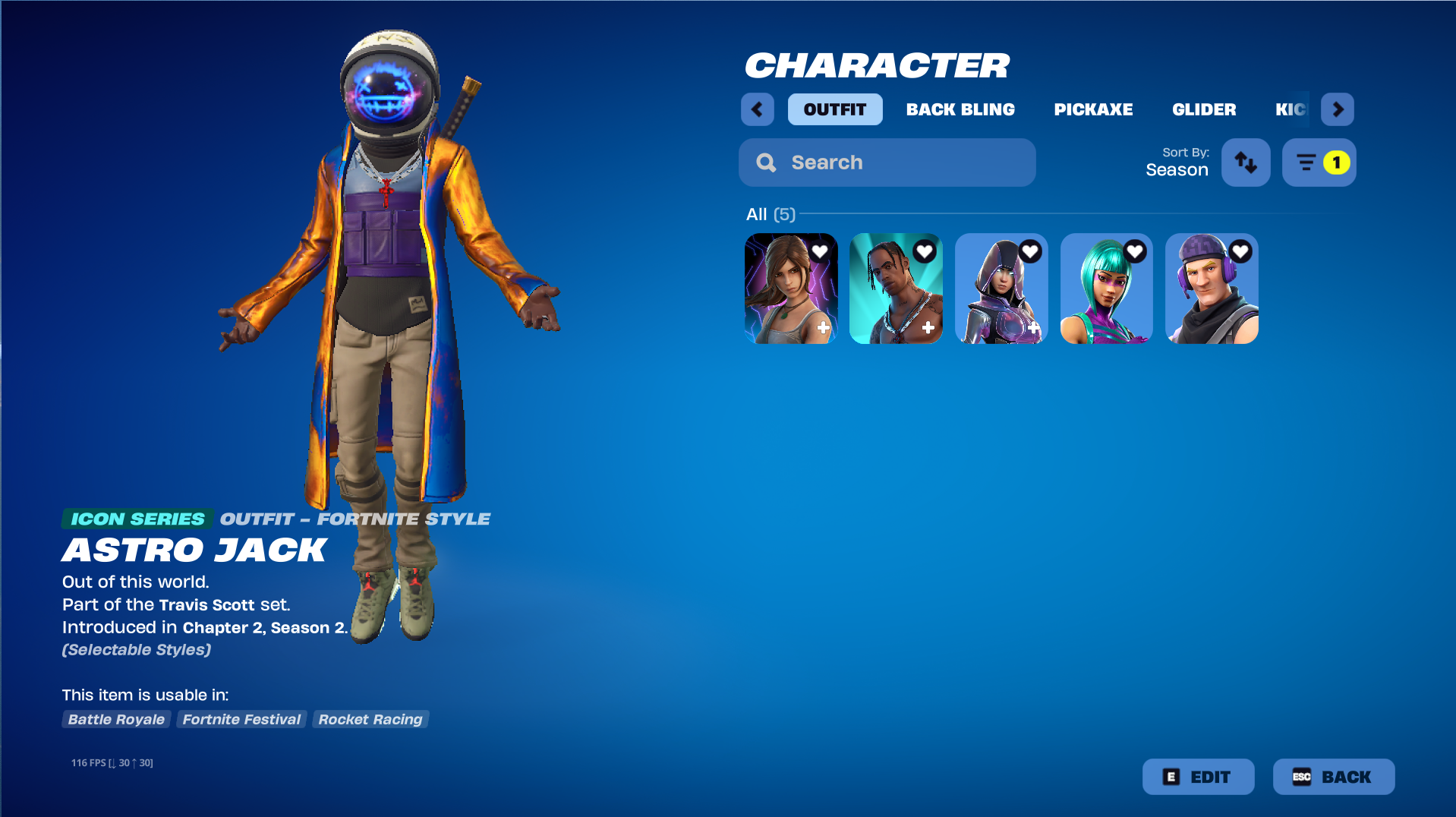The width and height of the screenshot is (1456, 817).
Task: Show more categories with the right arrow
Action: pyautogui.click(x=1337, y=109)
